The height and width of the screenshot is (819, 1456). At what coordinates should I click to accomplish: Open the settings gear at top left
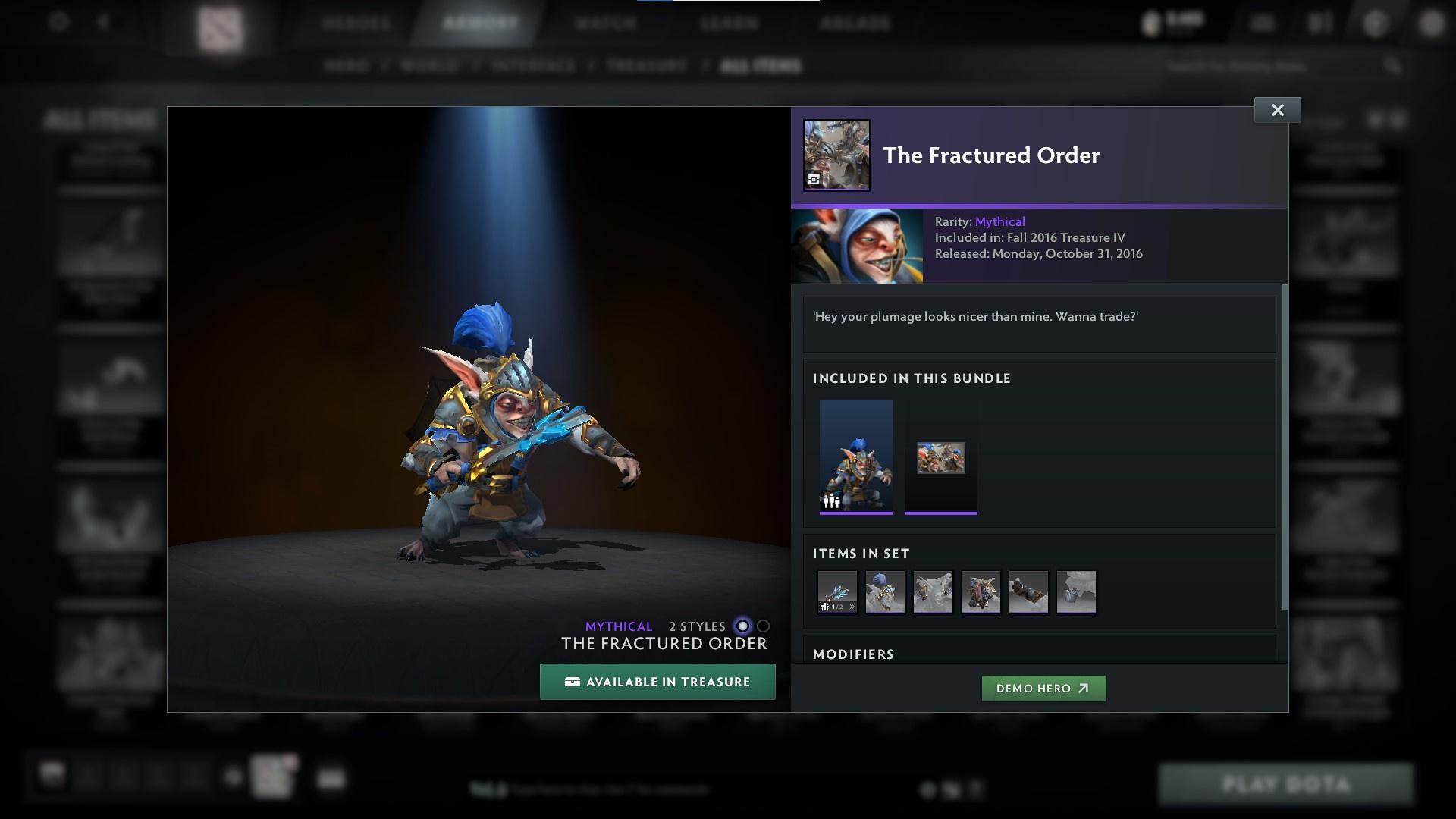pos(58,21)
